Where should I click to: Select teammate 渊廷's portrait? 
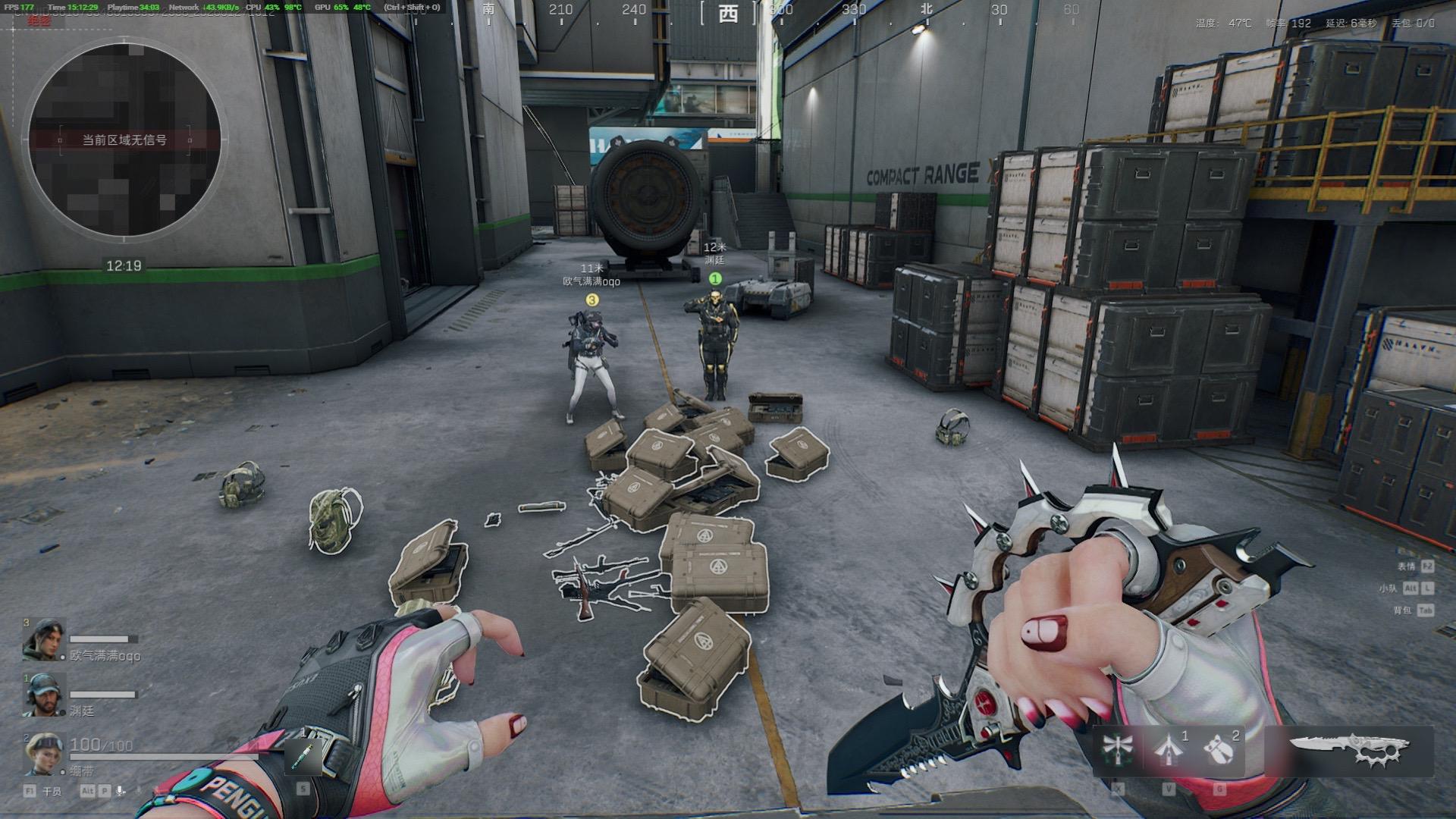click(44, 695)
